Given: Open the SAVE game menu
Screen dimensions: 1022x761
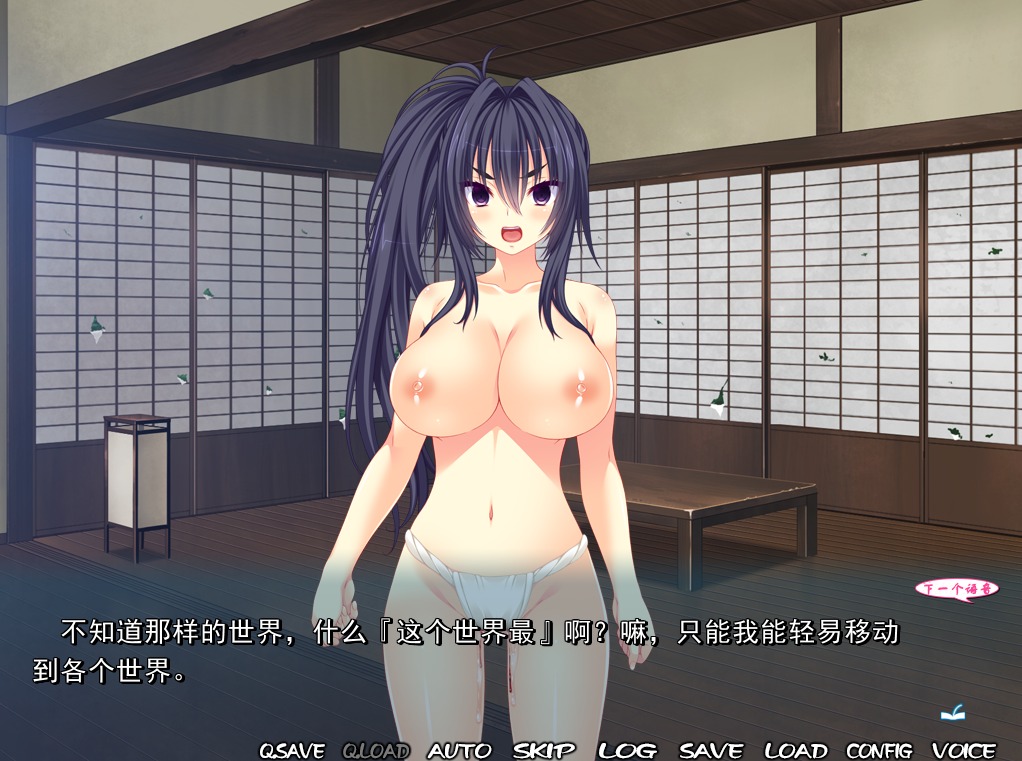Looking at the screenshot, I should tap(711, 750).
